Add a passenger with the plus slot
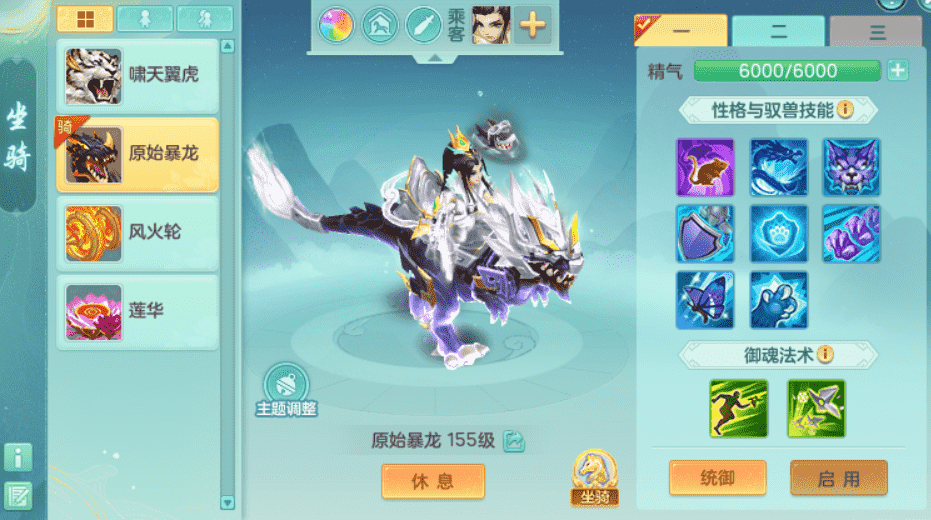This screenshot has width=931, height=520. 533,25
